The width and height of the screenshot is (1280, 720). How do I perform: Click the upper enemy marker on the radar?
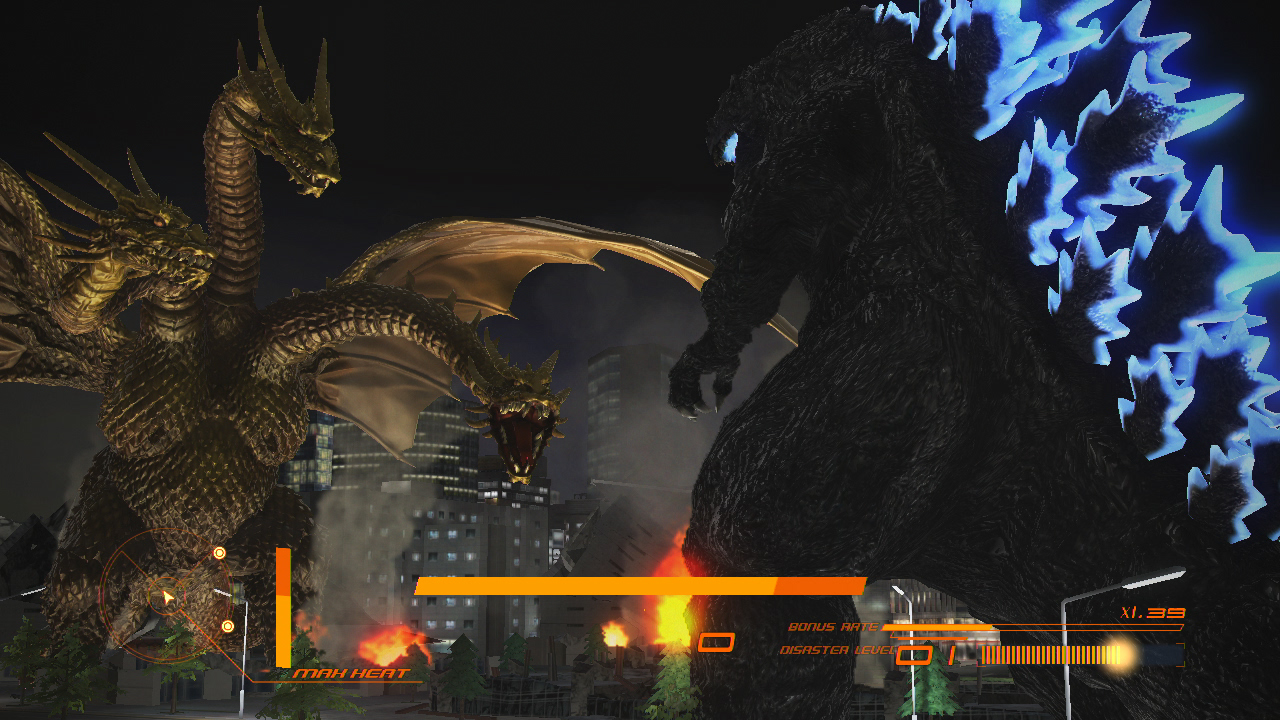[220, 553]
